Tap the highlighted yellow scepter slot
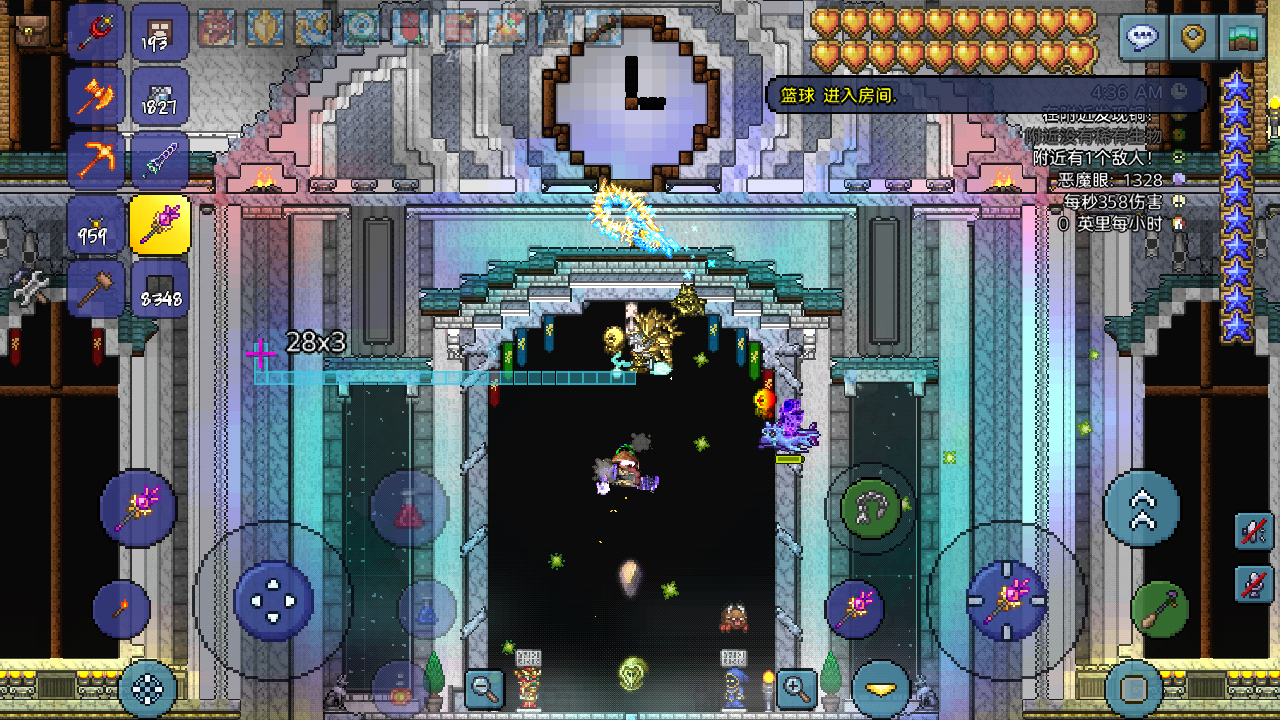Image resolution: width=1280 pixels, height=720 pixels. tap(160, 223)
